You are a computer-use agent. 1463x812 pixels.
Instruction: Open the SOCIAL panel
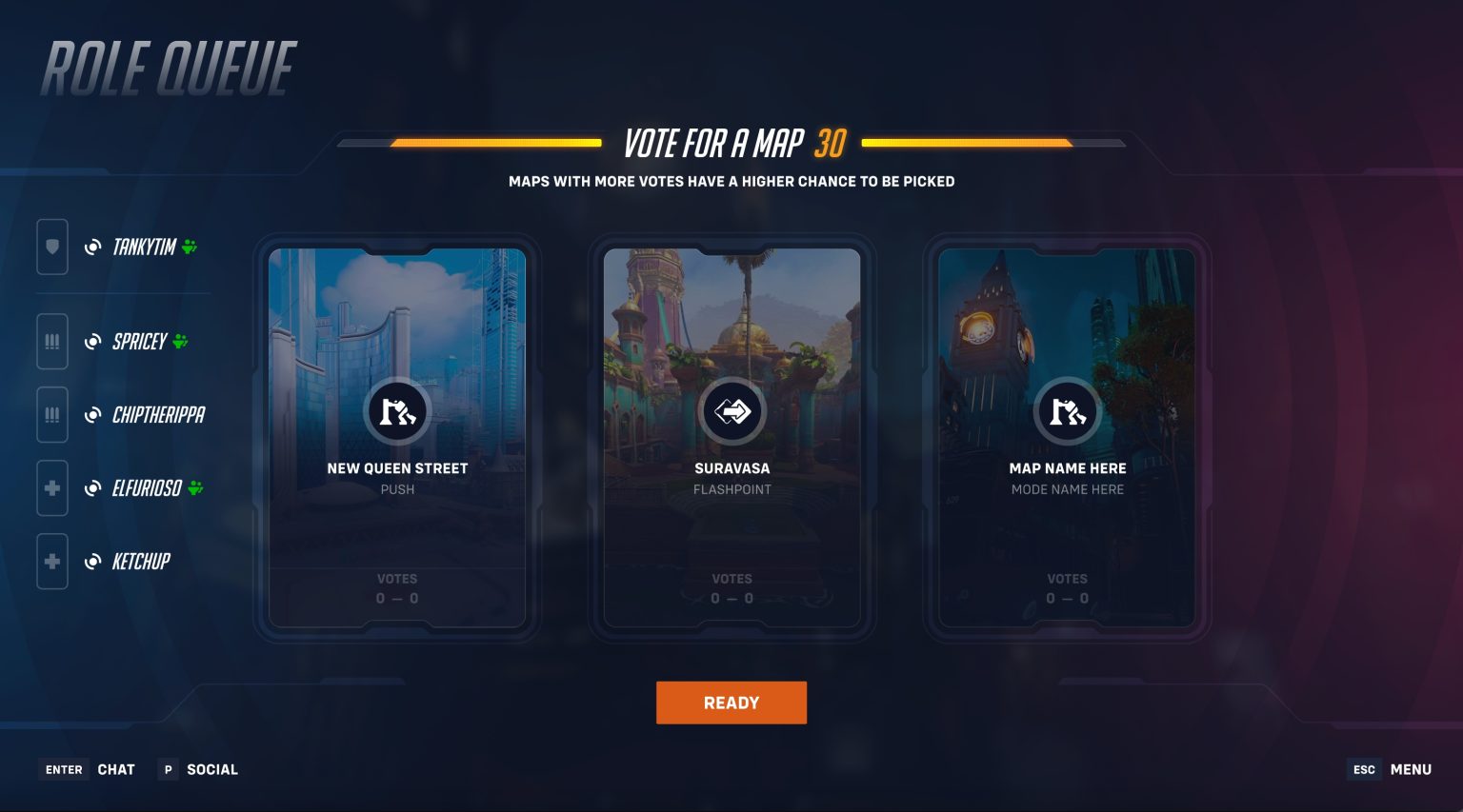pos(197,769)
